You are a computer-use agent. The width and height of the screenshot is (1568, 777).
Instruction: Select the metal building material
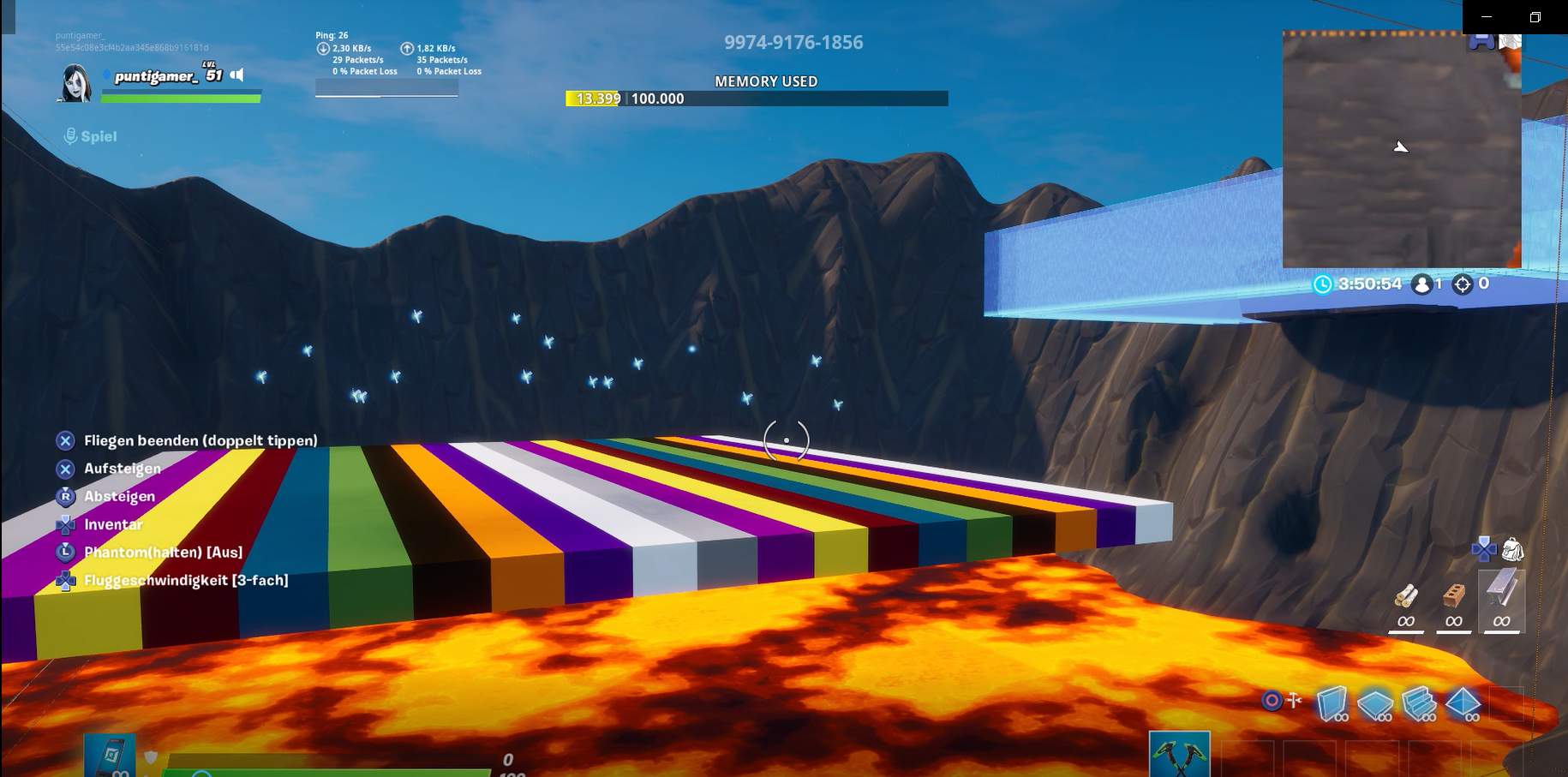[1501, 591]
